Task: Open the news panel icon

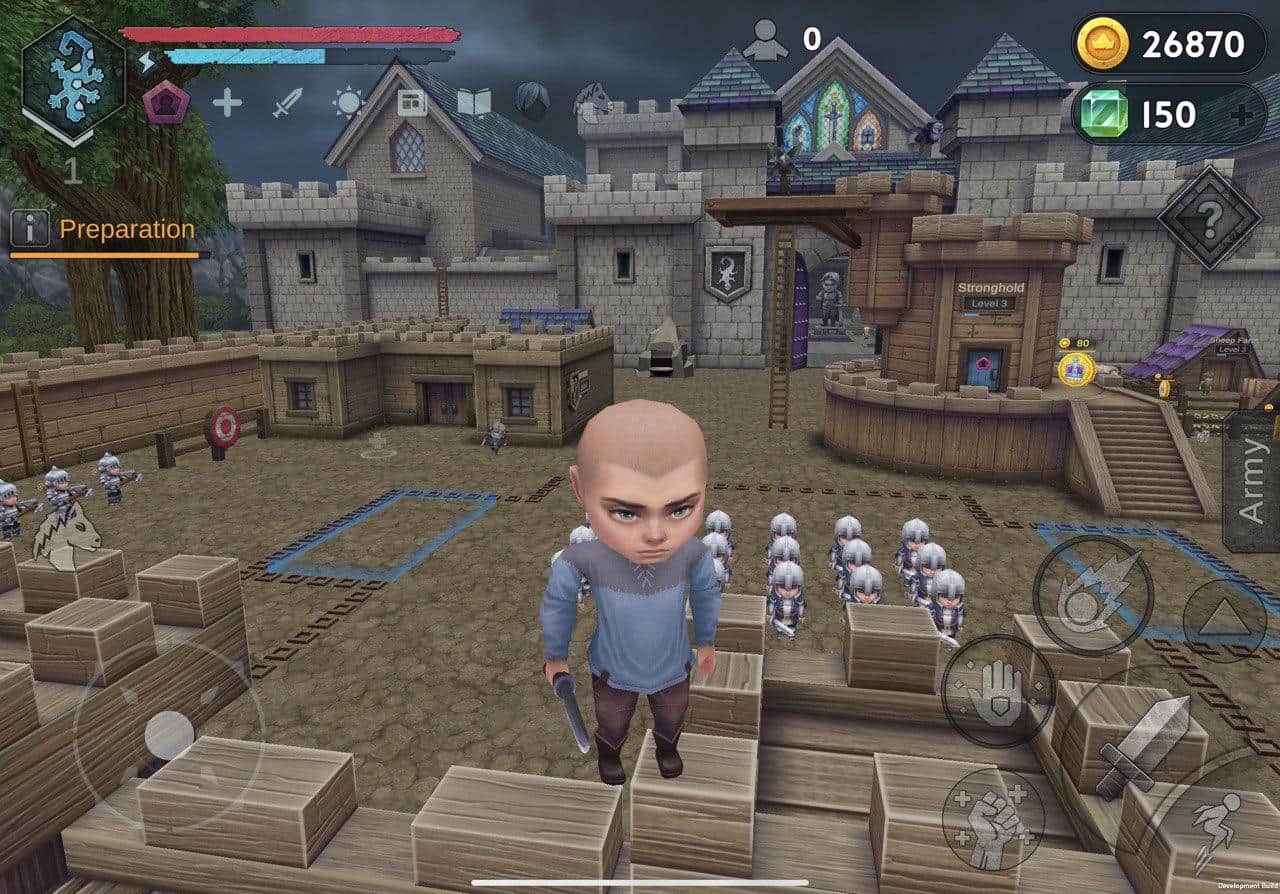Action: pyautogui.click(x=413, y=103)
